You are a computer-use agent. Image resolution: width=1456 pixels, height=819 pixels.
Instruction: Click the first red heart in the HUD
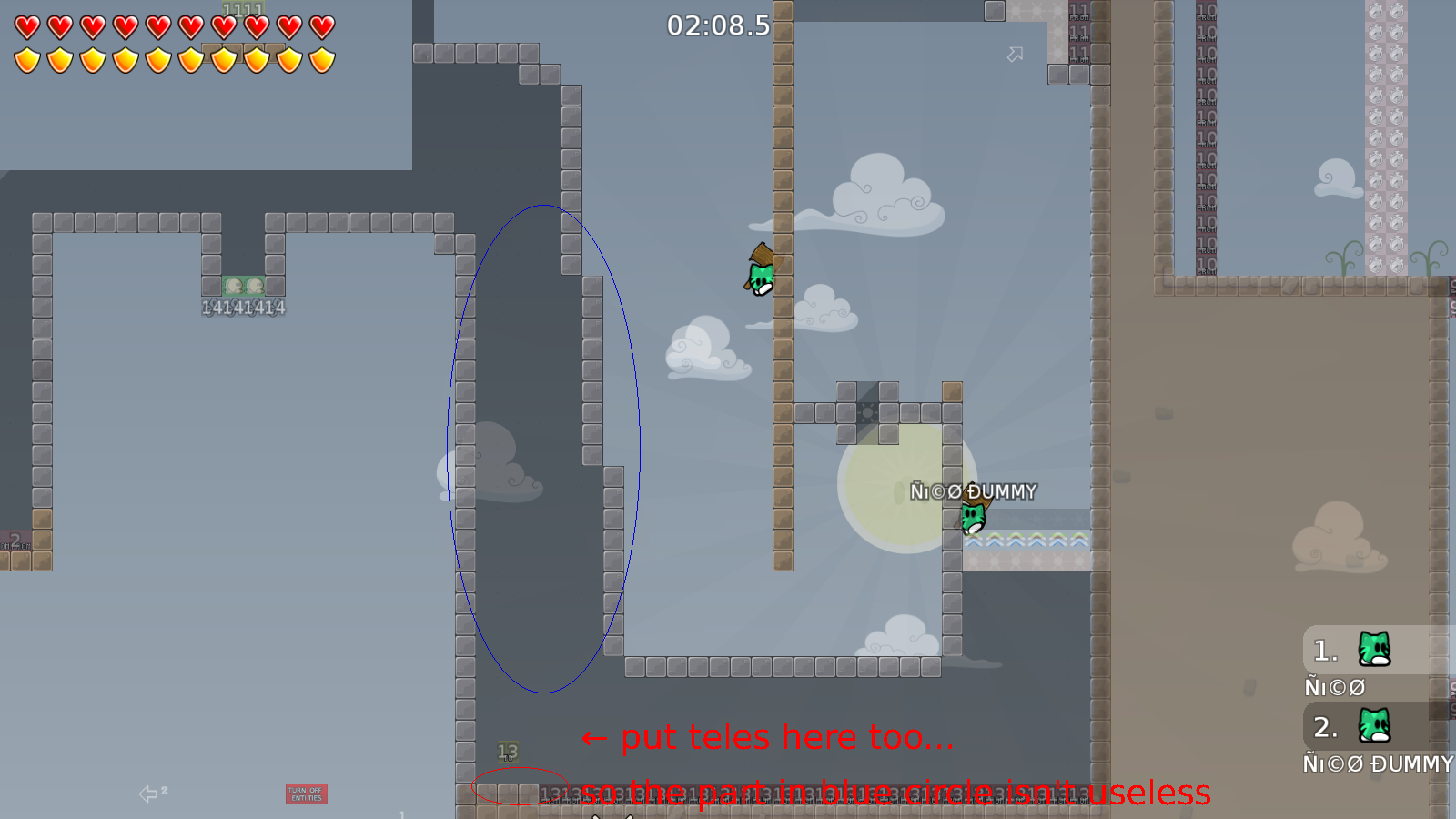tap(25, 25)
